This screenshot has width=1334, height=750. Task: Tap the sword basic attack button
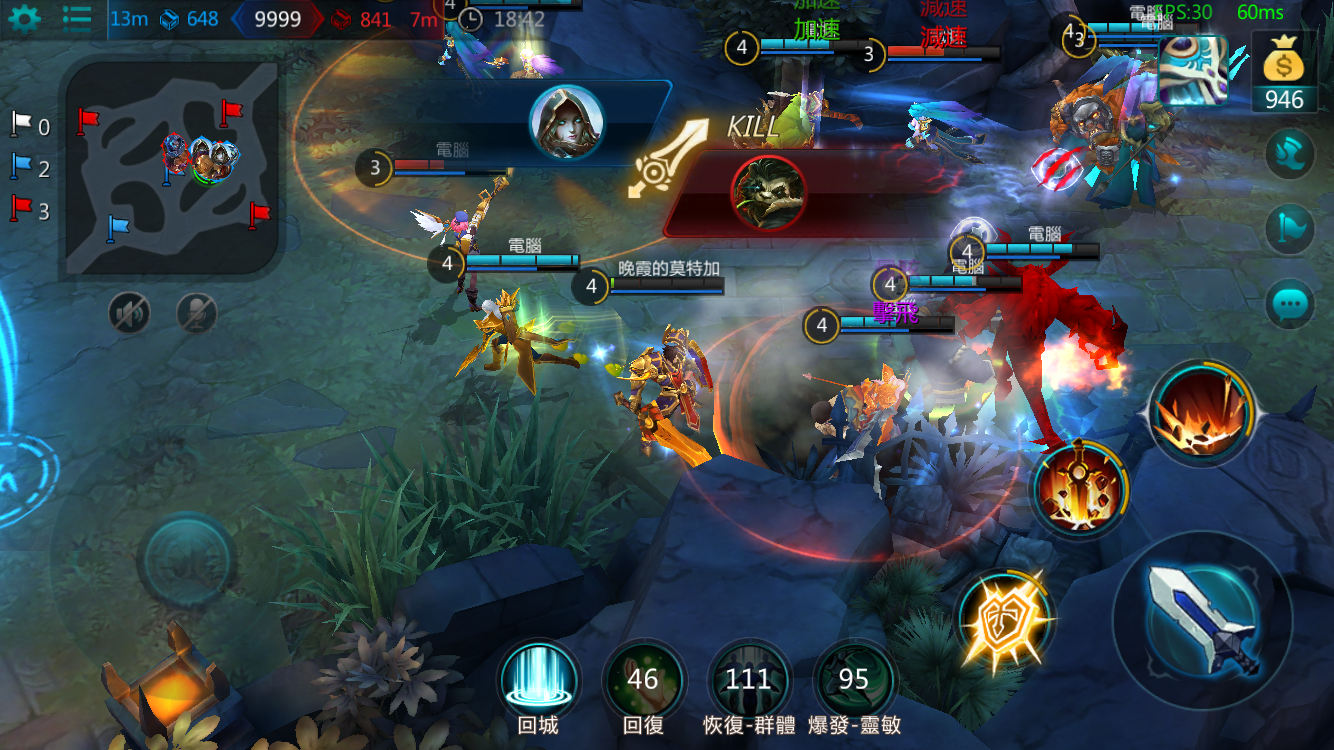[x=1202, y=620]
